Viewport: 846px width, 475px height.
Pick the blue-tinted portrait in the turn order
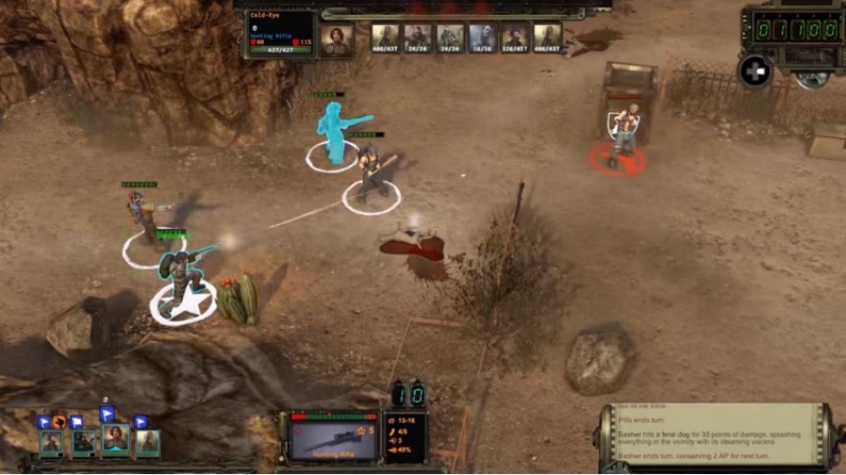tap(482, 38)
